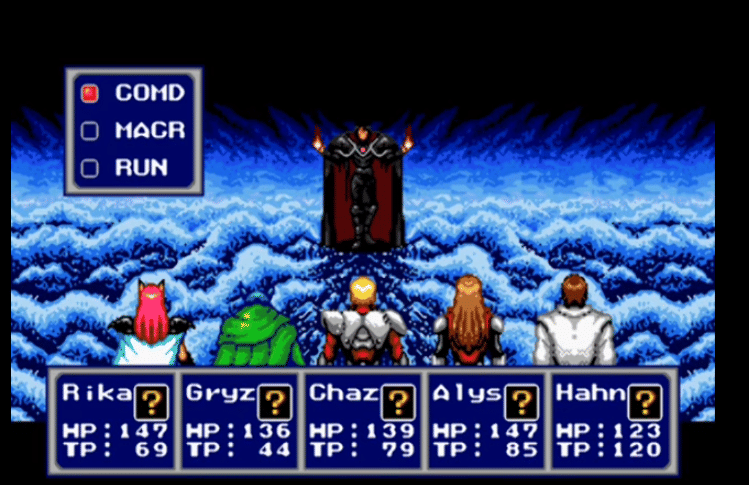Click Gryz's question mark action icon

(x=274, y=402)
